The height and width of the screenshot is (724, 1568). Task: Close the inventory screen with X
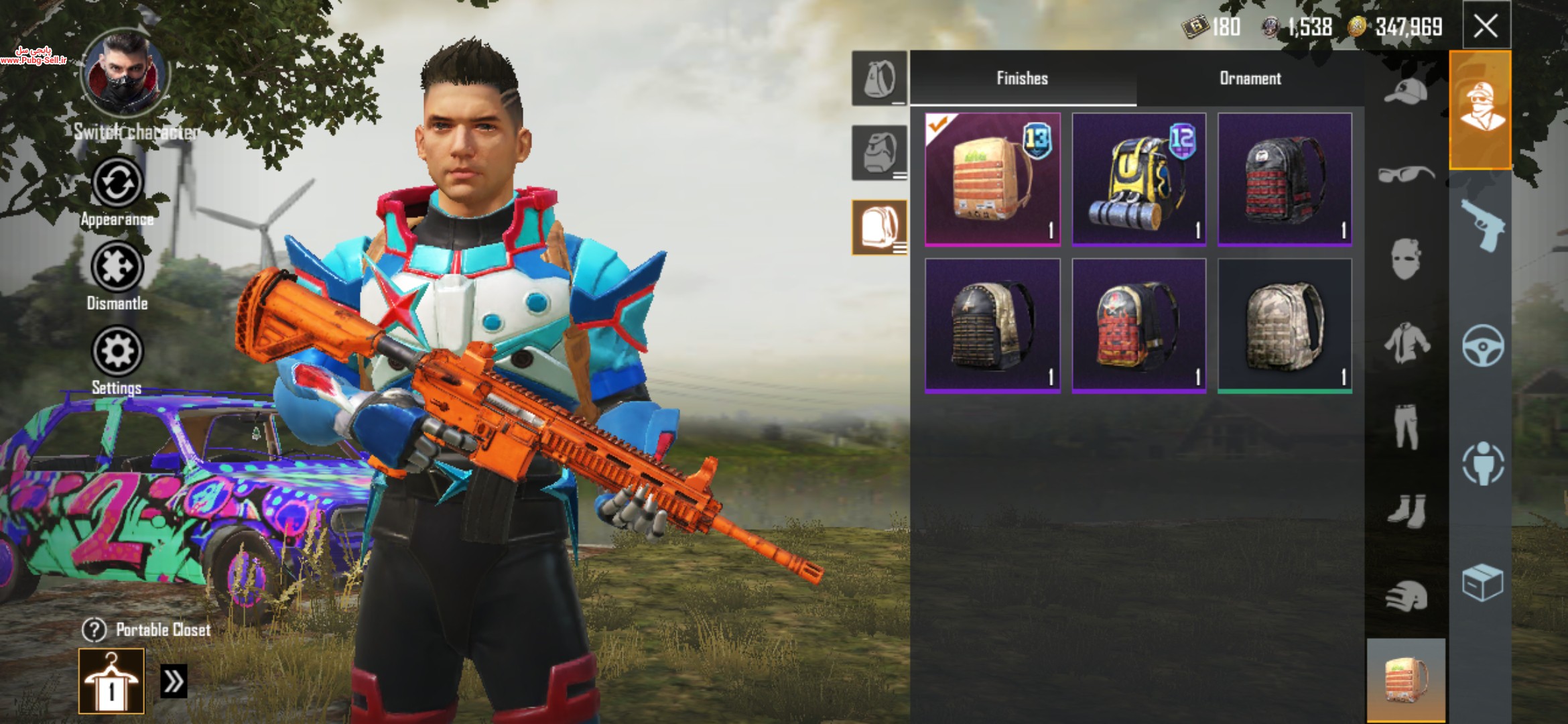click(1485, 26)
